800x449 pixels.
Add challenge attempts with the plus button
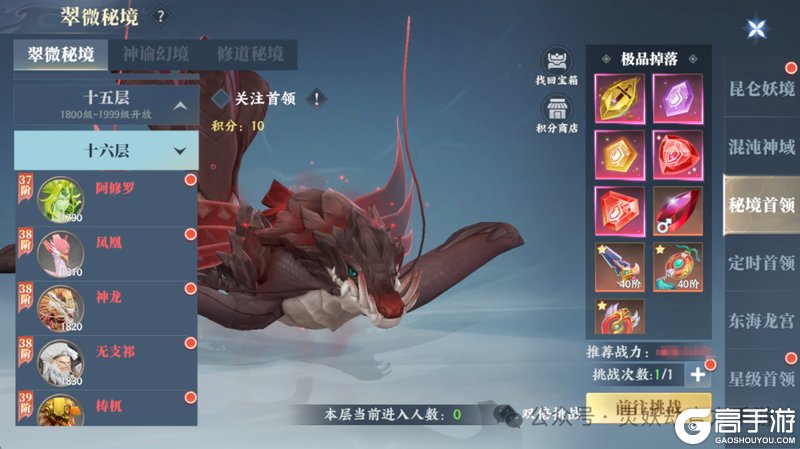coord(698,374)
